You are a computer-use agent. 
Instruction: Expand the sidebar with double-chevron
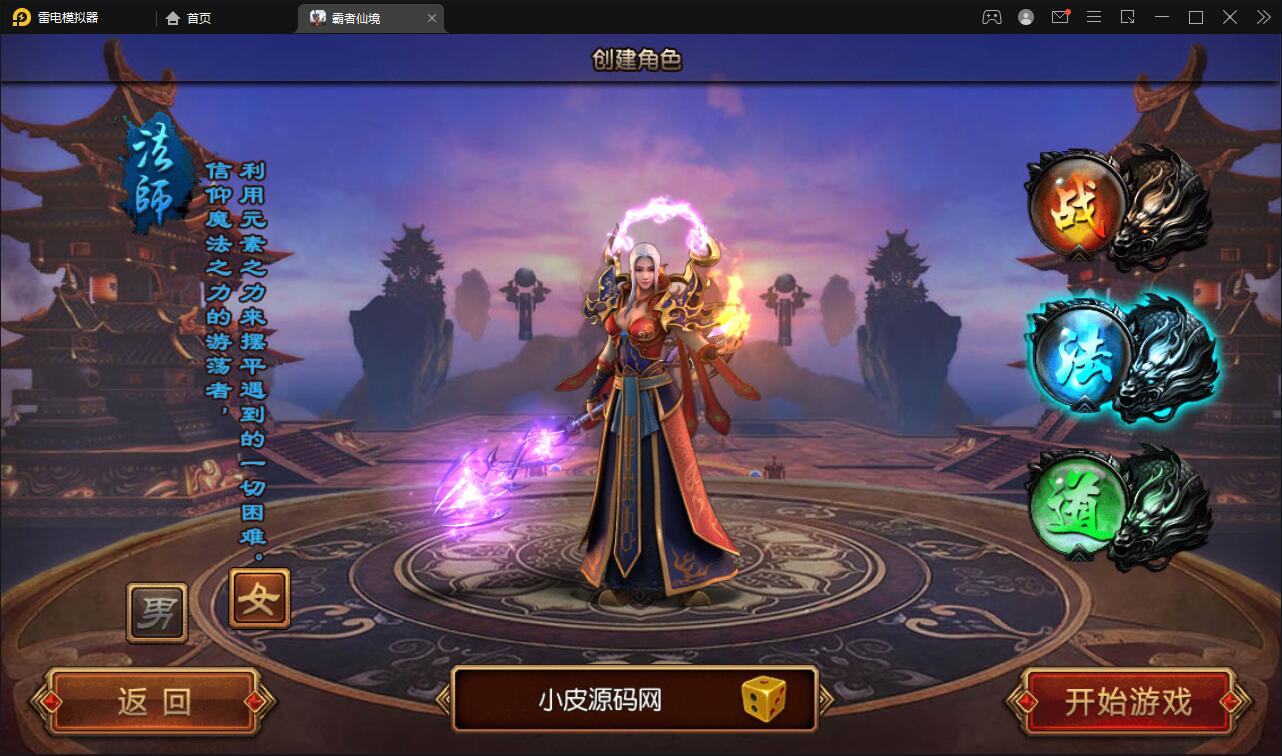click(1263, 17)
